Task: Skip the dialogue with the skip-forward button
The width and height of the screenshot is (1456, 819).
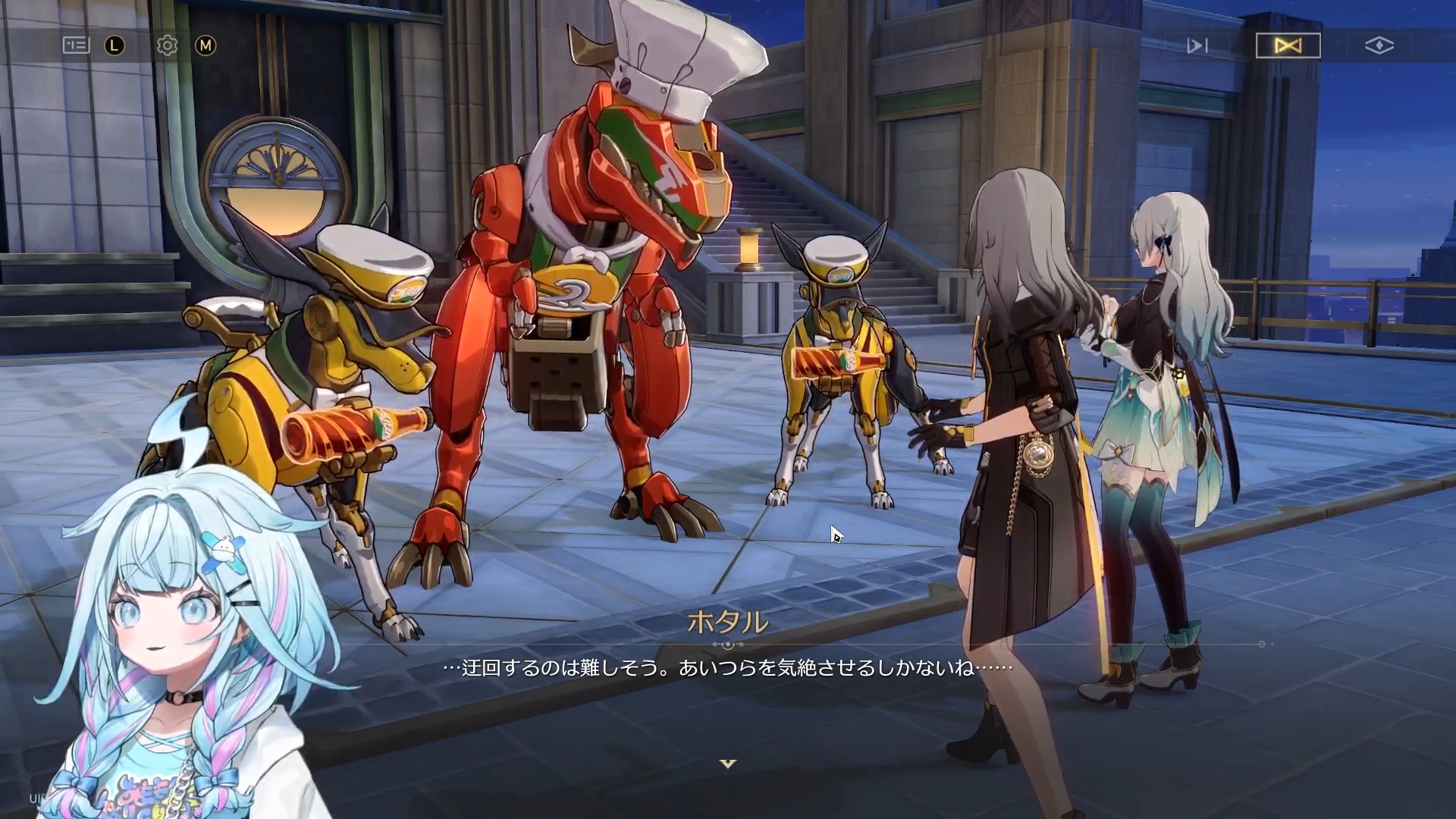Action: pyautogui.click(x=1197, y=46)
